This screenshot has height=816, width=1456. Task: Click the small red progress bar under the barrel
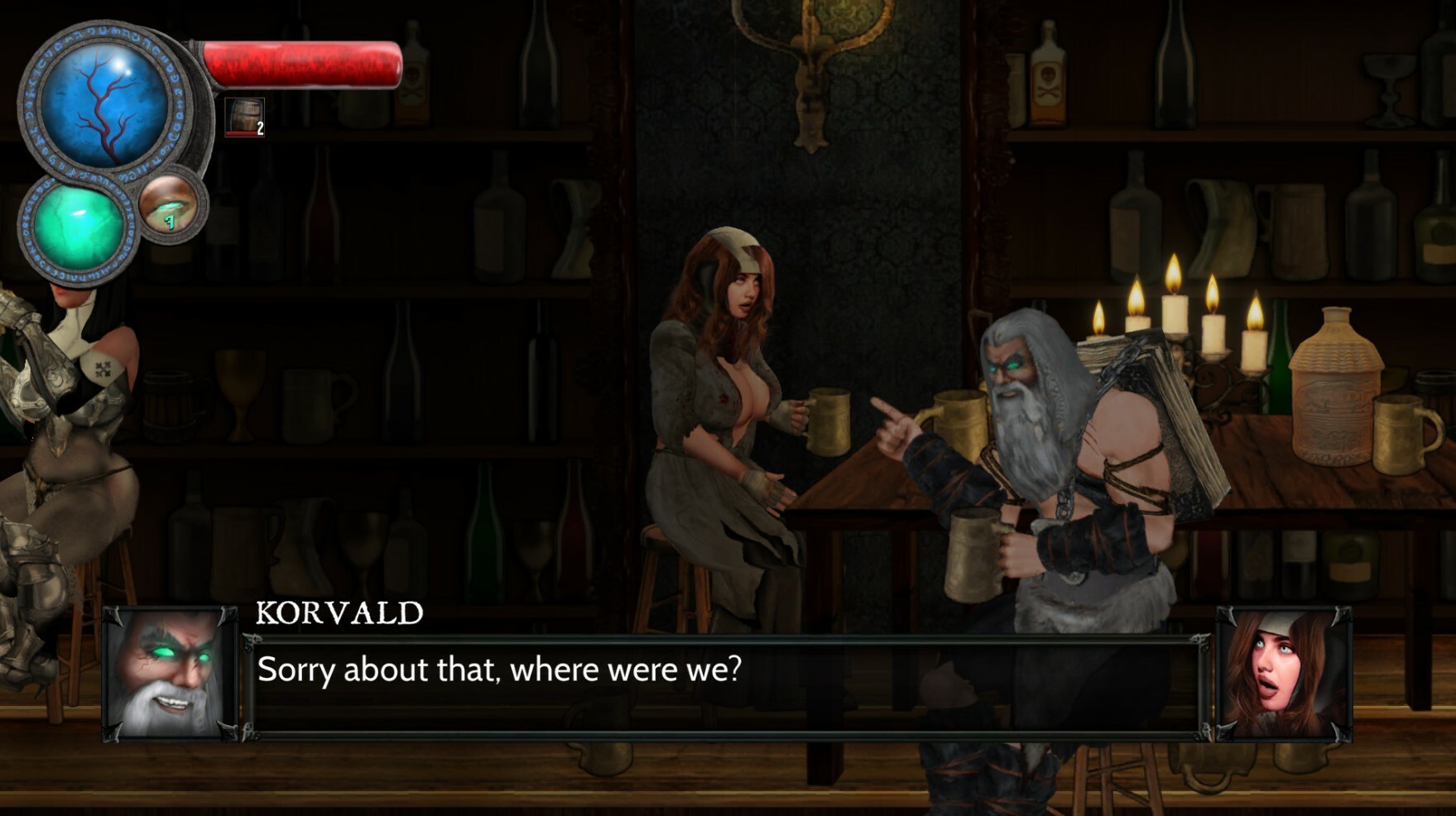point(241,132)
